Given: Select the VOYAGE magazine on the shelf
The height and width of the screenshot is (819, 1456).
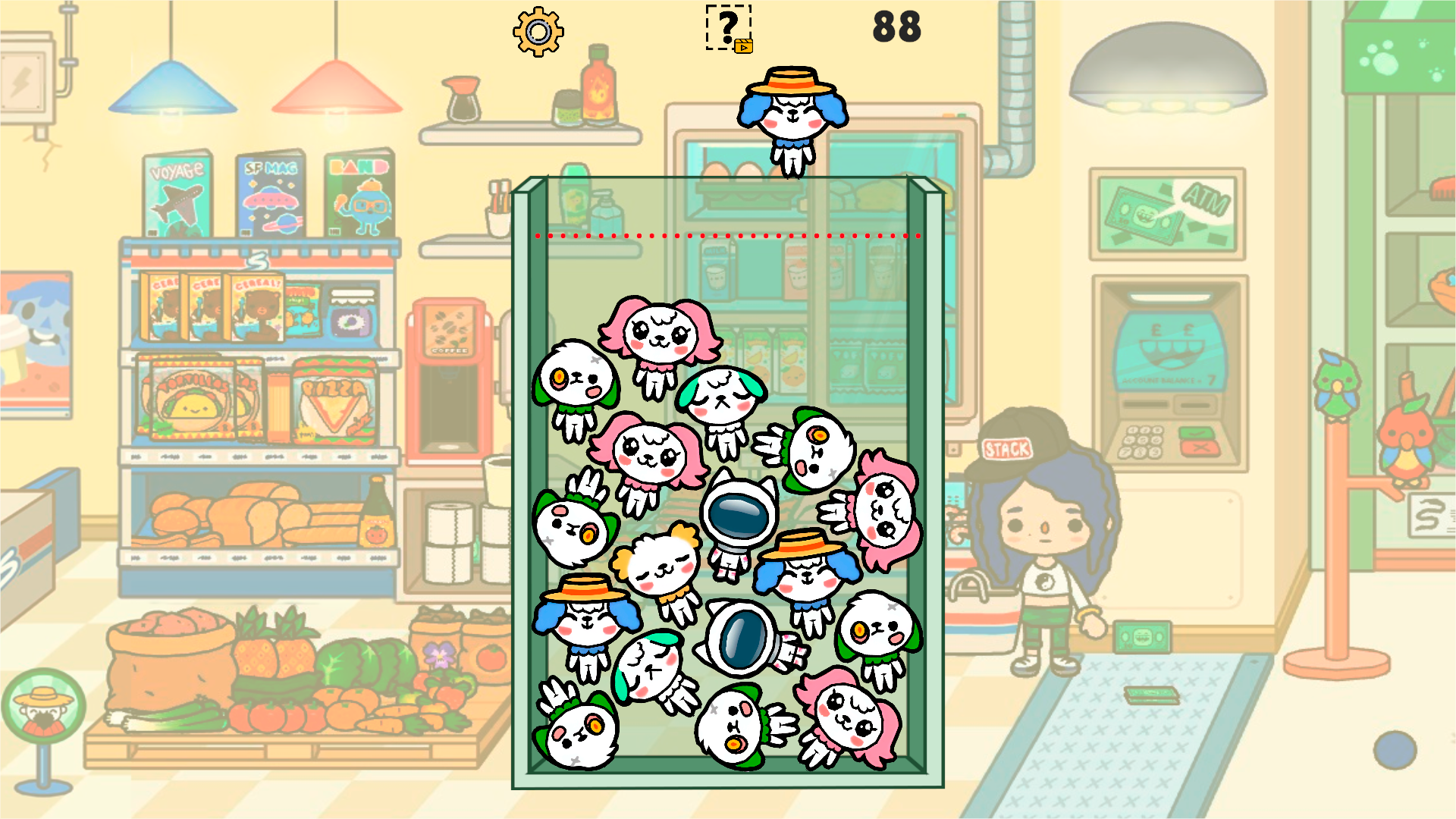Looking at the screenshot, I should point(178,193).
